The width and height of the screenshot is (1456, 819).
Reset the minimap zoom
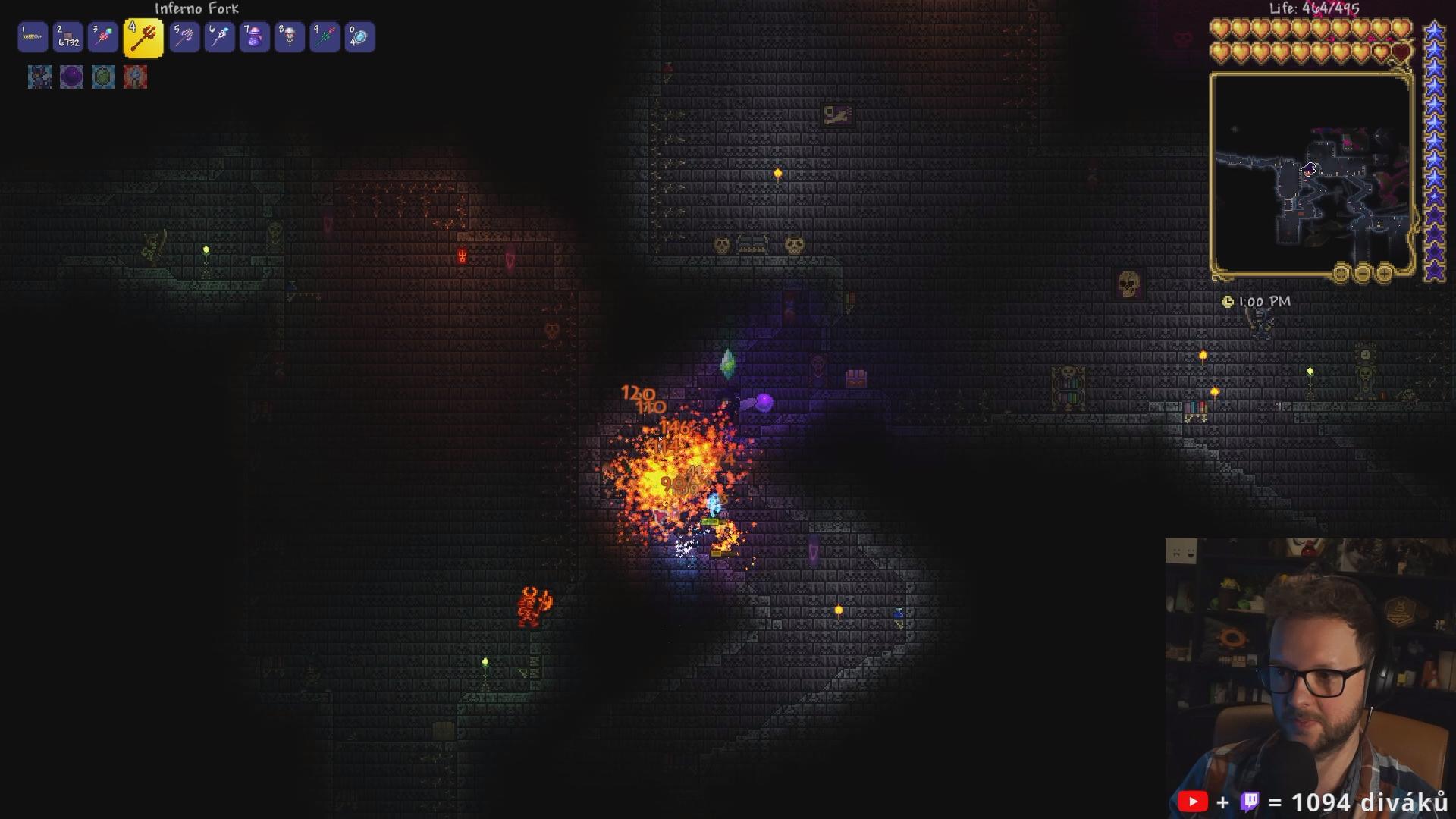coord(1341,272)
